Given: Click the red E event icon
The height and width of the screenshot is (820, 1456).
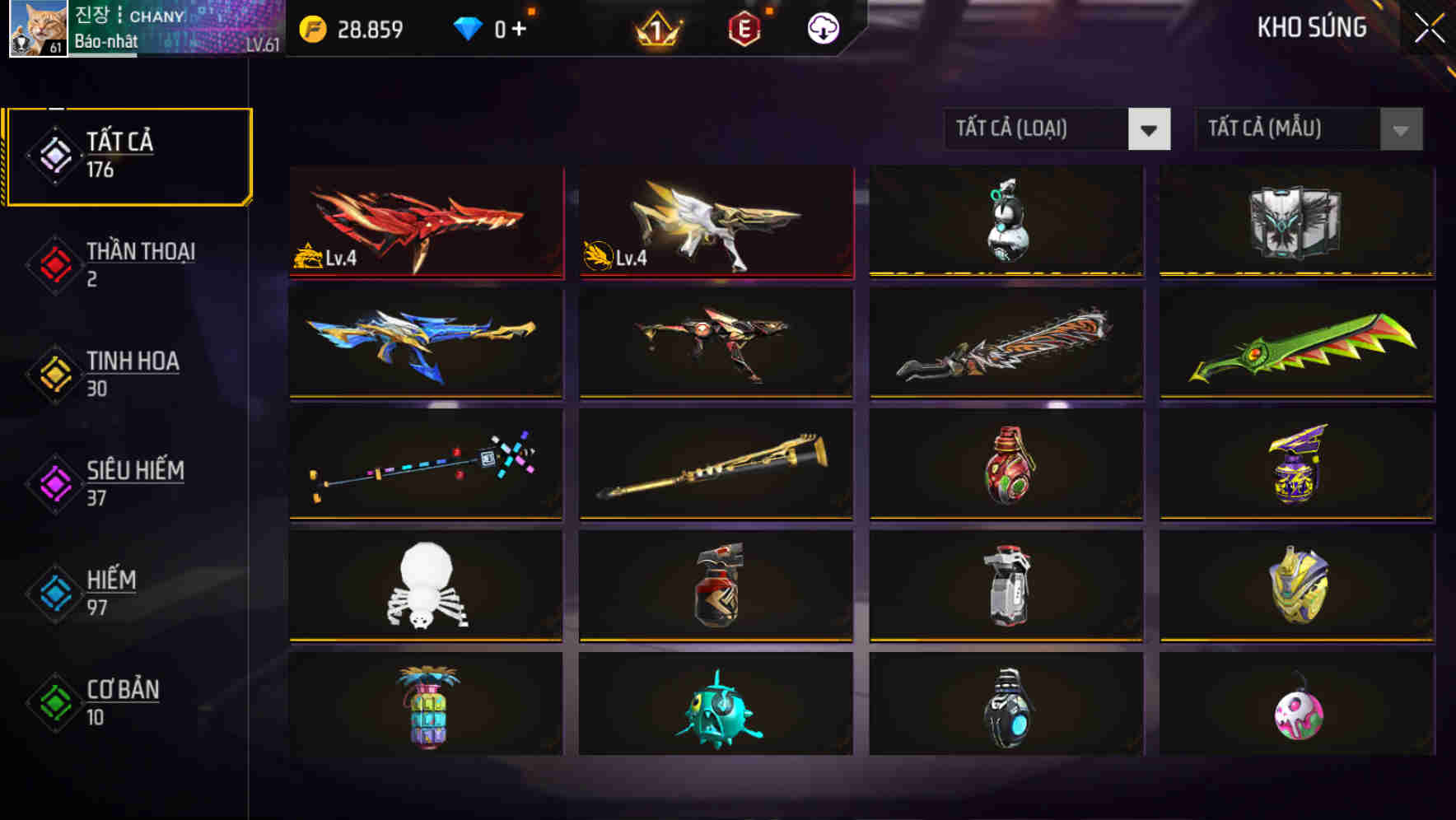Looking at the screenshot, I should (742, 27).
